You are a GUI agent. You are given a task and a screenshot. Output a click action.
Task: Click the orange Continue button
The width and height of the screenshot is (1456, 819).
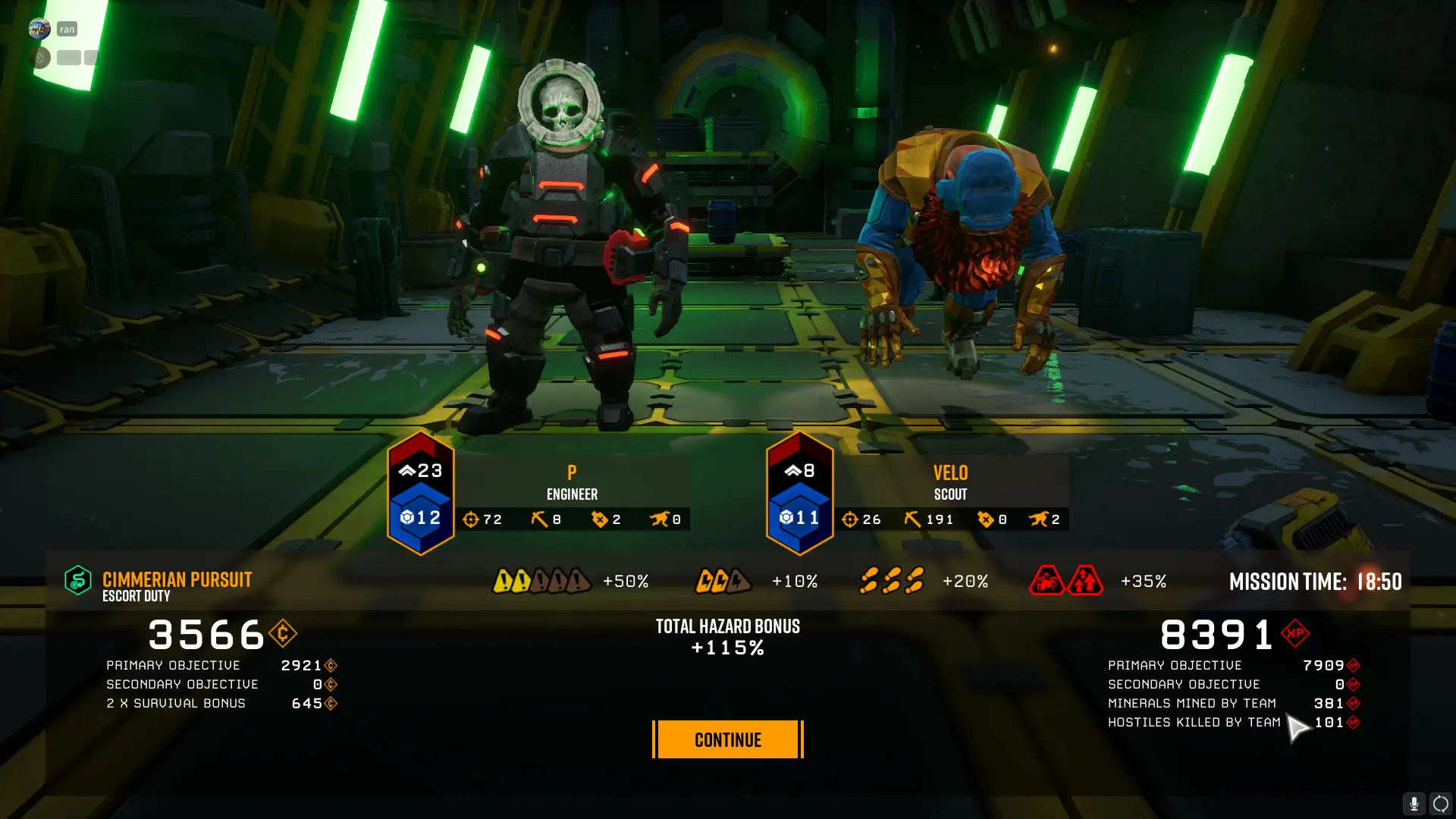pyautogui.click(x=727, y=739)
